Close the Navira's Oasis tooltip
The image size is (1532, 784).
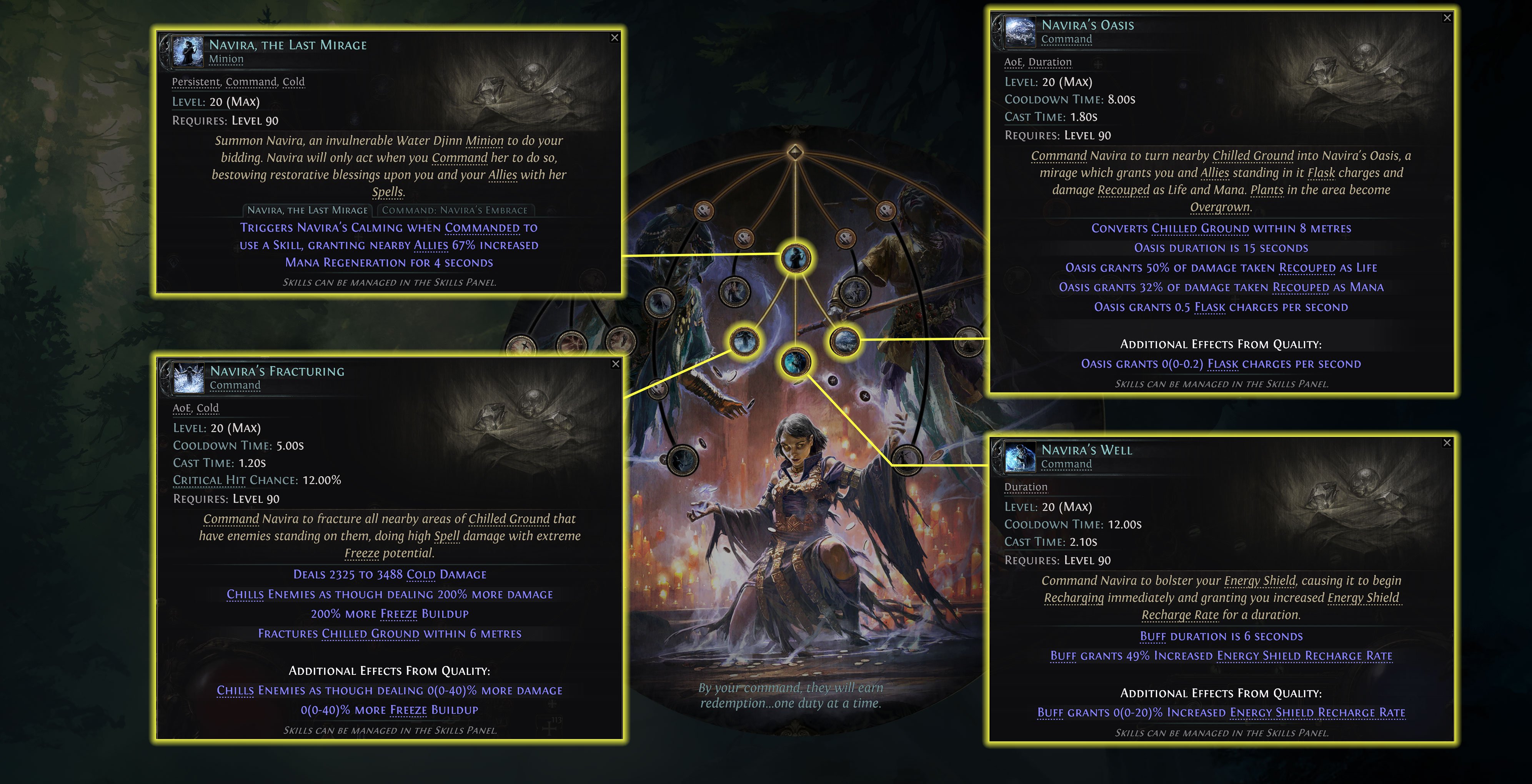point(1447,18)
